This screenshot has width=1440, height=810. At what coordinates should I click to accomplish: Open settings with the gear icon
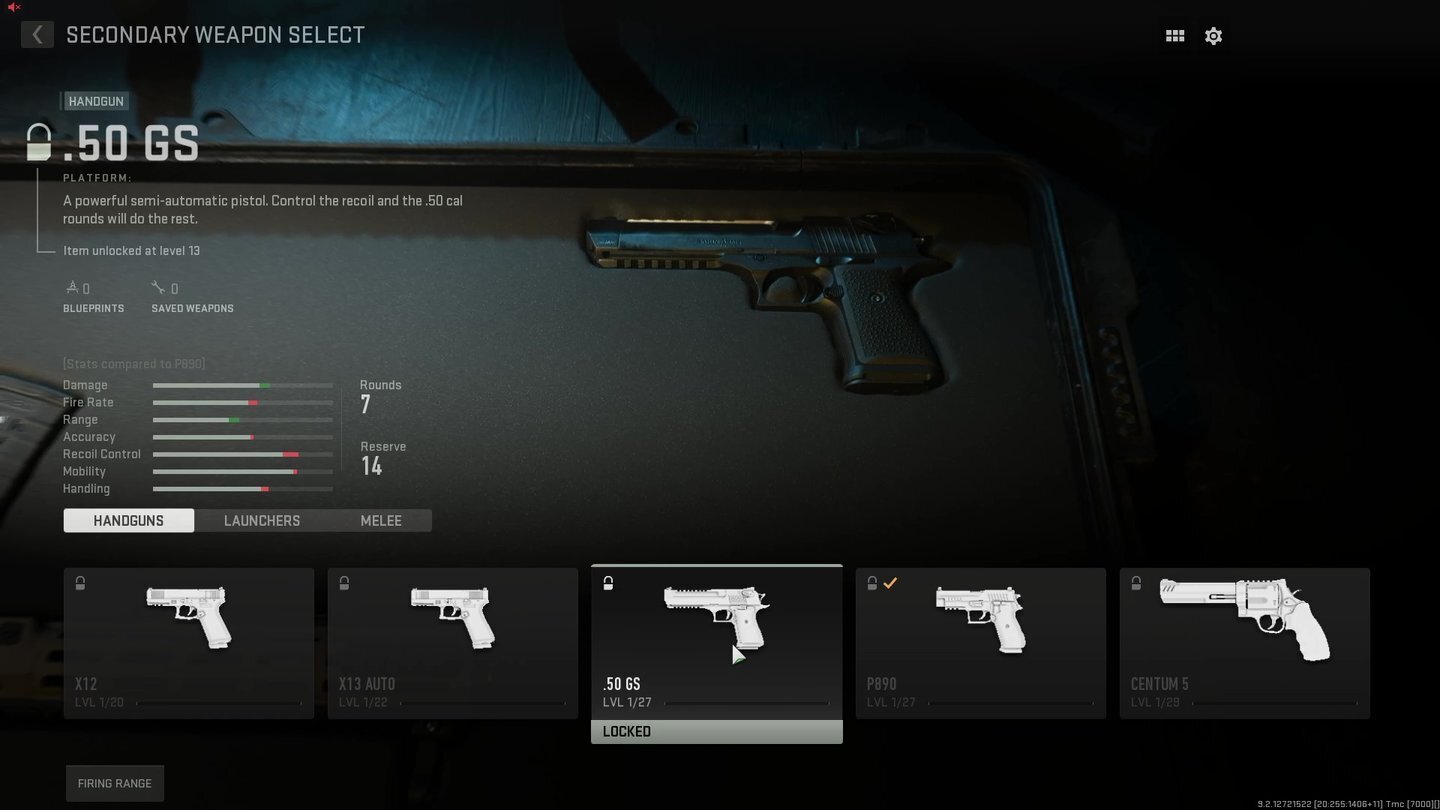click(x=1213, y=36)
